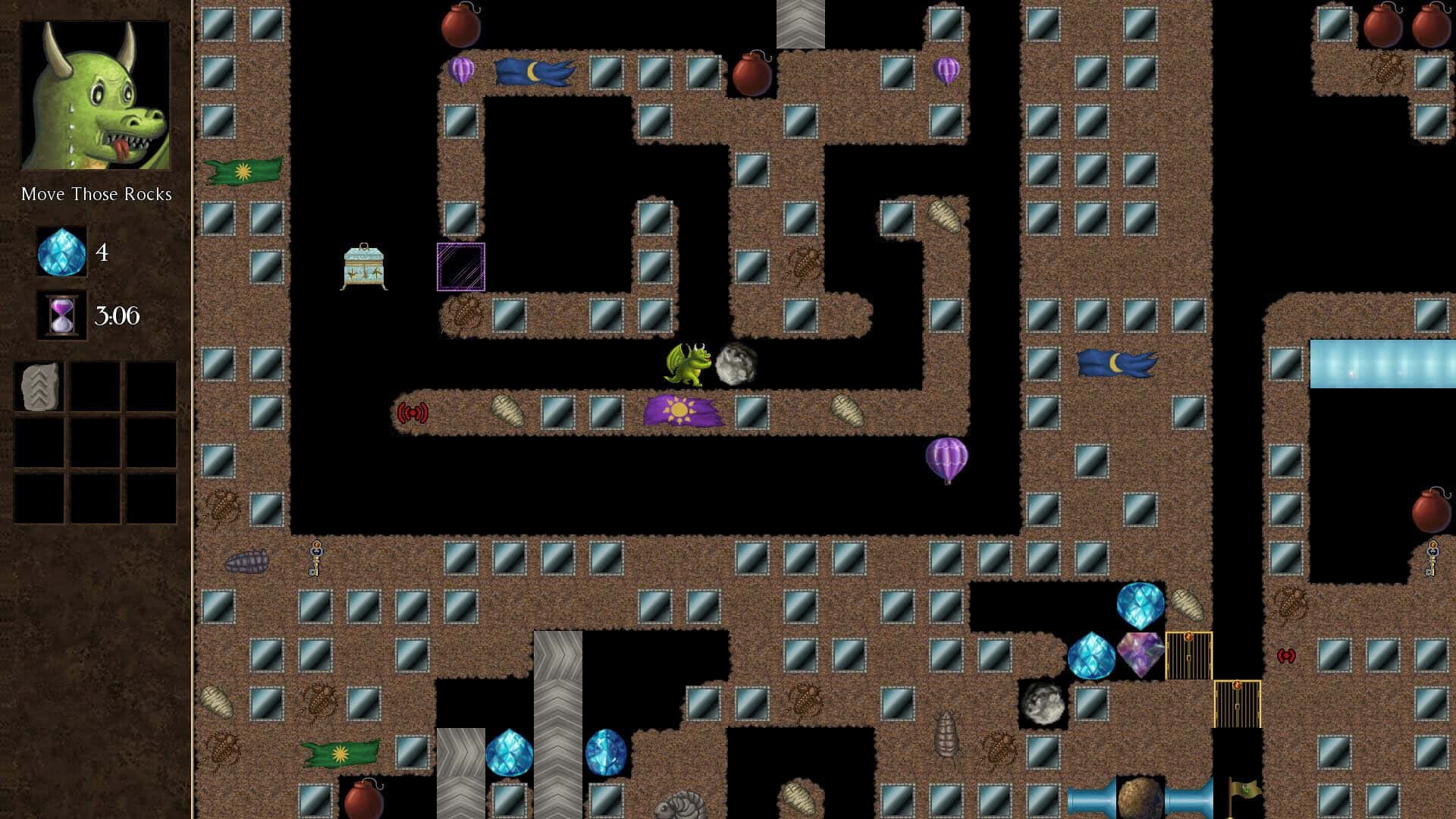This screenshot has width=1456, height=819.
Task: Click the purple hot air balloon
Action: click(948, 457)
